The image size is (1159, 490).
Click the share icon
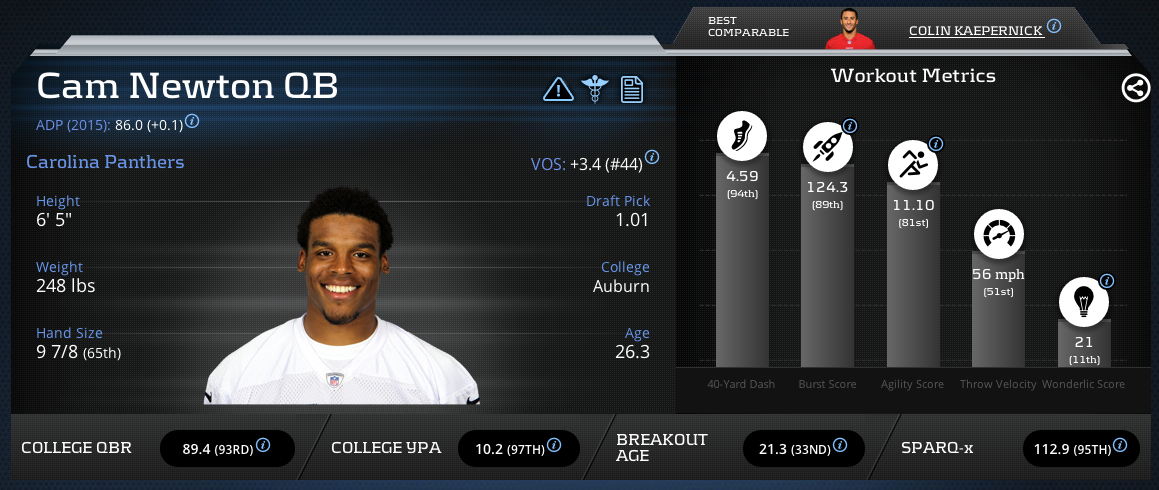[x=1135, y=89]
